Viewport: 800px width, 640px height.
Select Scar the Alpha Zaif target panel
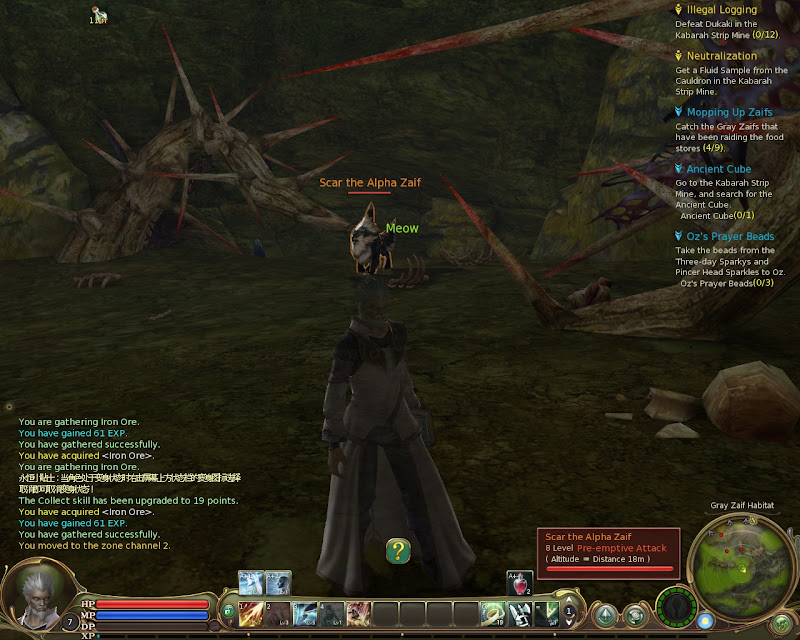[x=608, y=552]
